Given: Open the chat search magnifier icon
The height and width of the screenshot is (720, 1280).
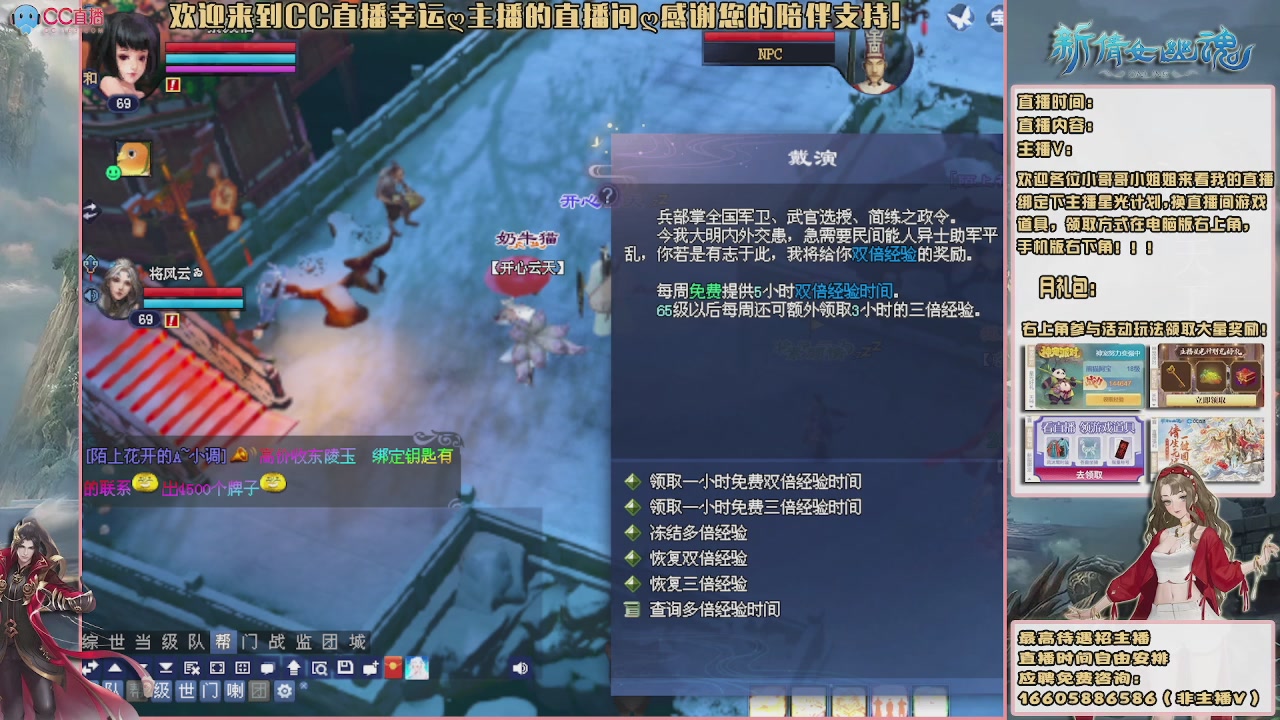Looking at the screenshot, I should pyautogui.click(x=320, y=669).
